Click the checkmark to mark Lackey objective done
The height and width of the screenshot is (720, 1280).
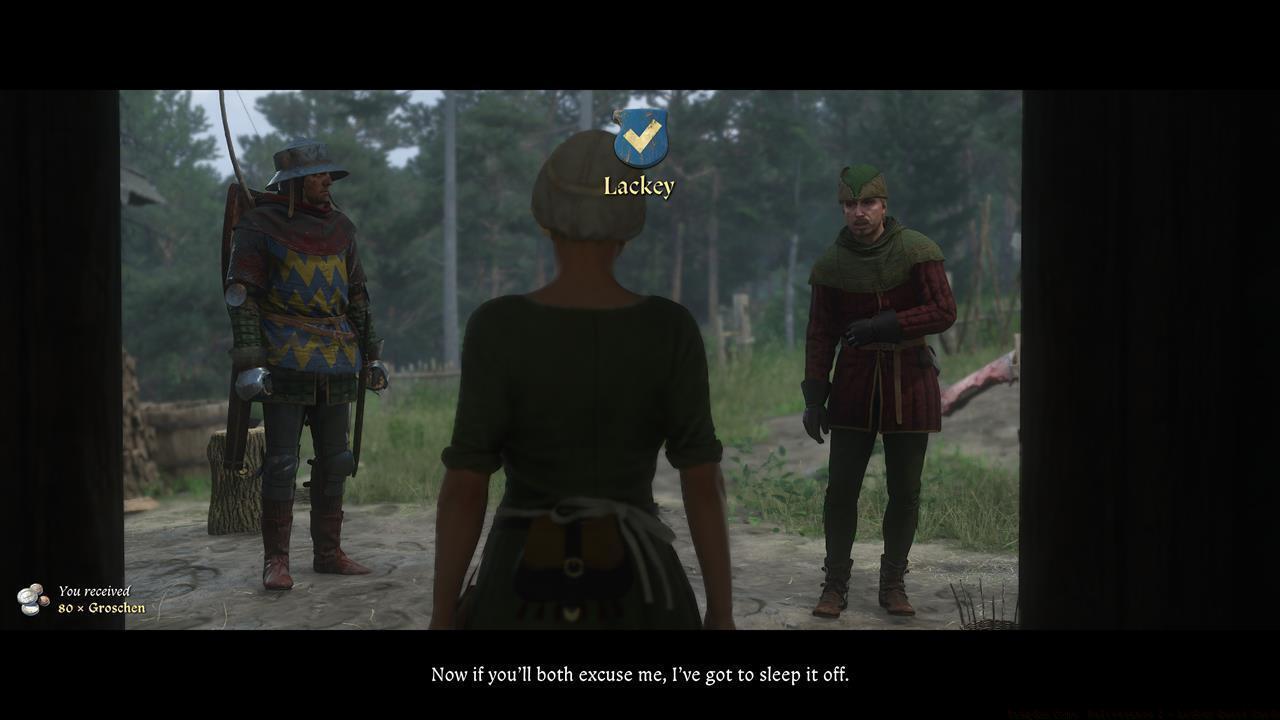(642, 140)
